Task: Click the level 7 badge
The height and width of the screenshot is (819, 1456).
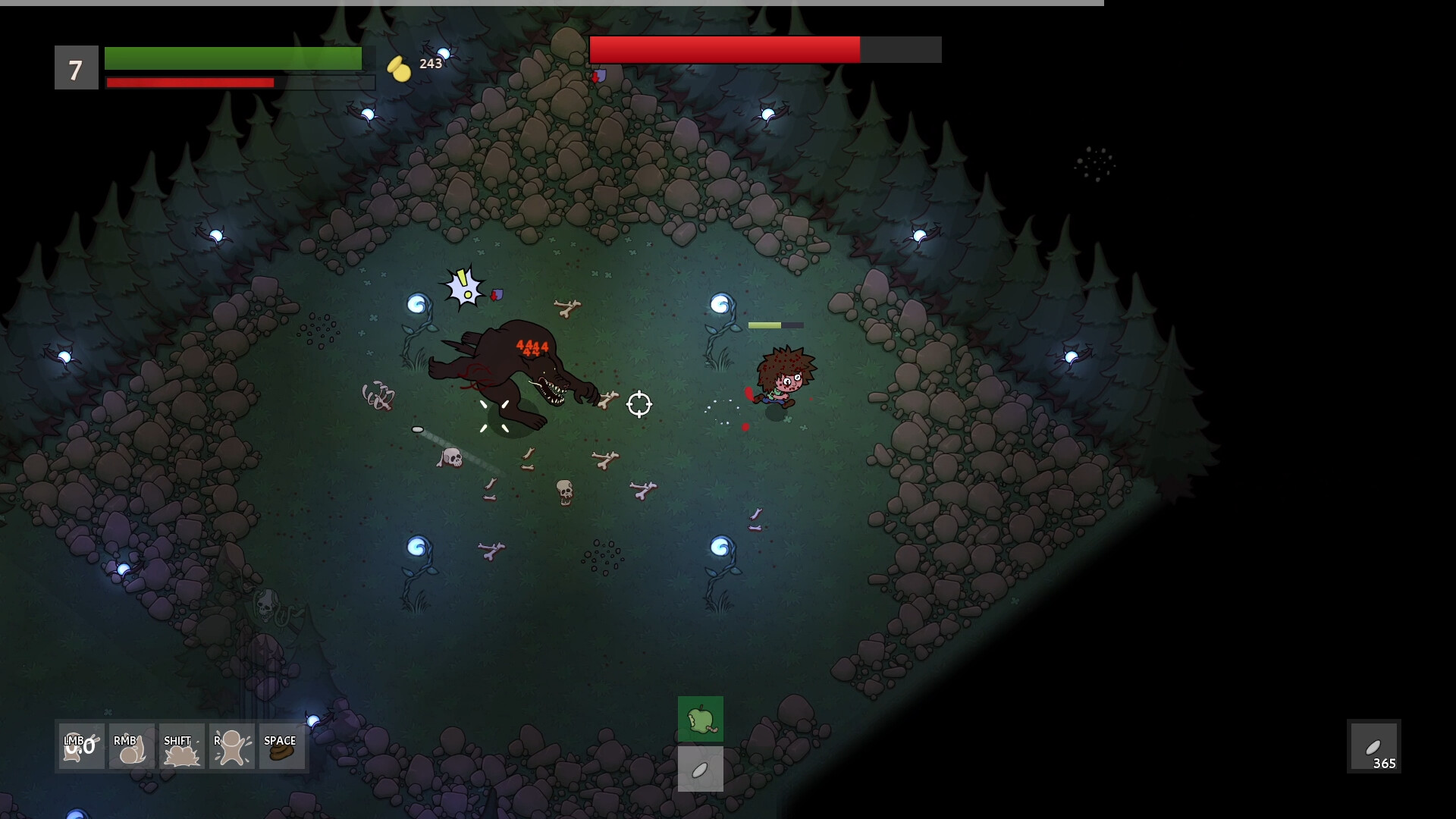Action: [x=76, y=68]
